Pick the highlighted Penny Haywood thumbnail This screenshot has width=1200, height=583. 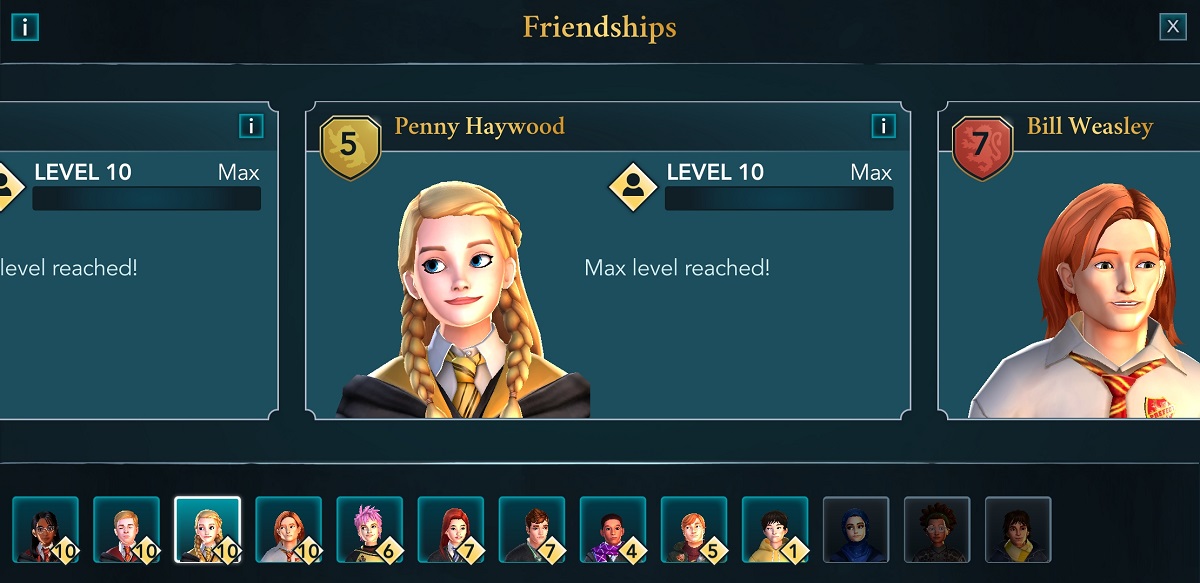pos(207,529)
